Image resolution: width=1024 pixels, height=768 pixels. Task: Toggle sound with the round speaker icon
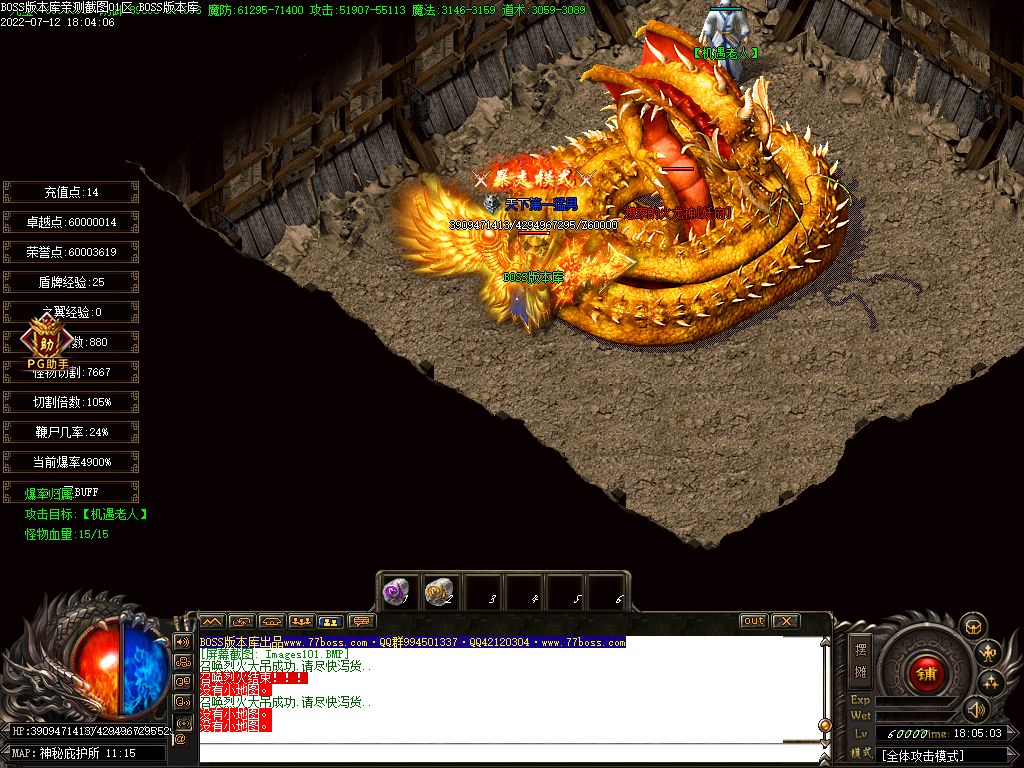tap(975, 710)
